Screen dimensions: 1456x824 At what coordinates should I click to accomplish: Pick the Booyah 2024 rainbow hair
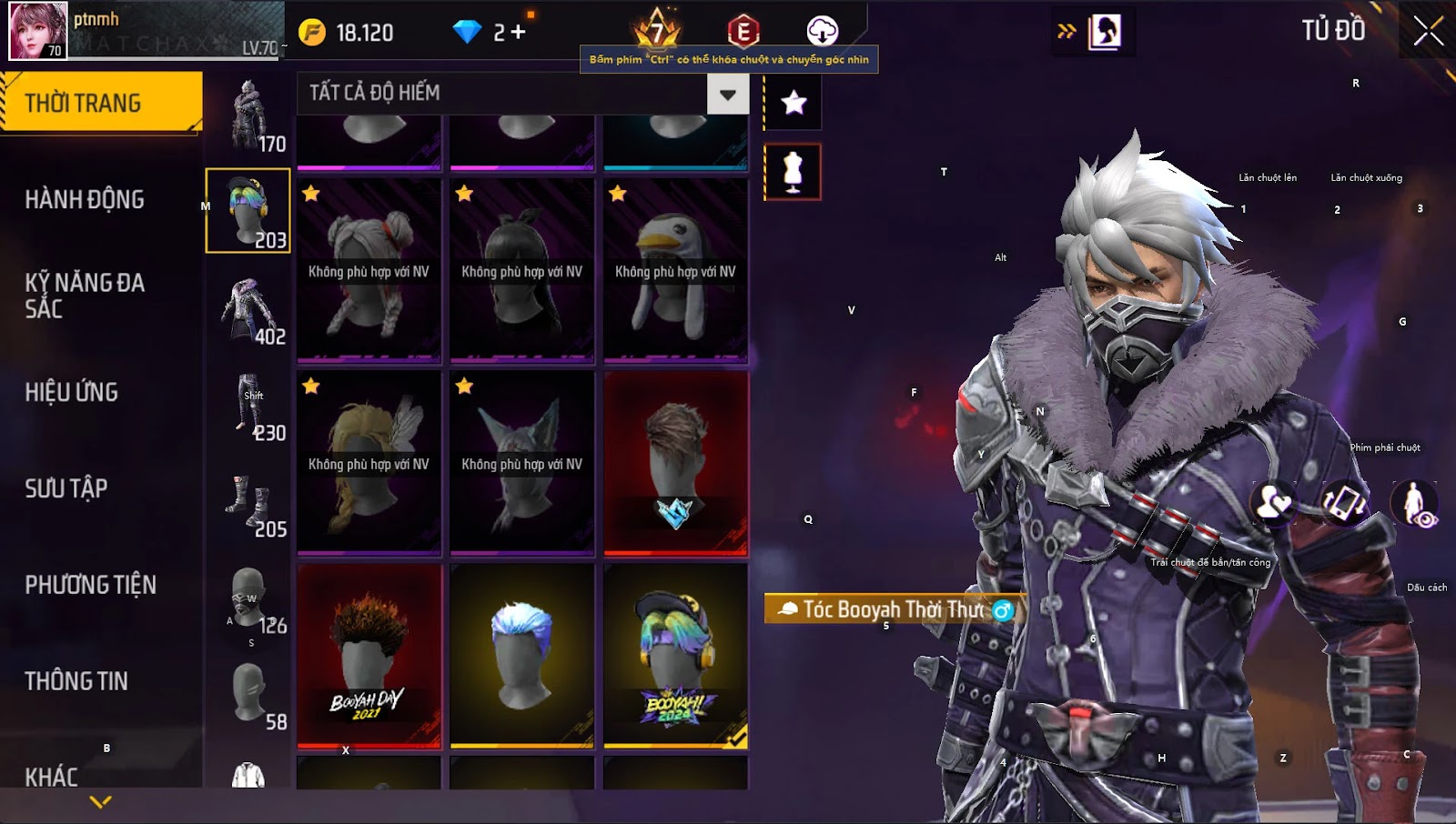675,655
